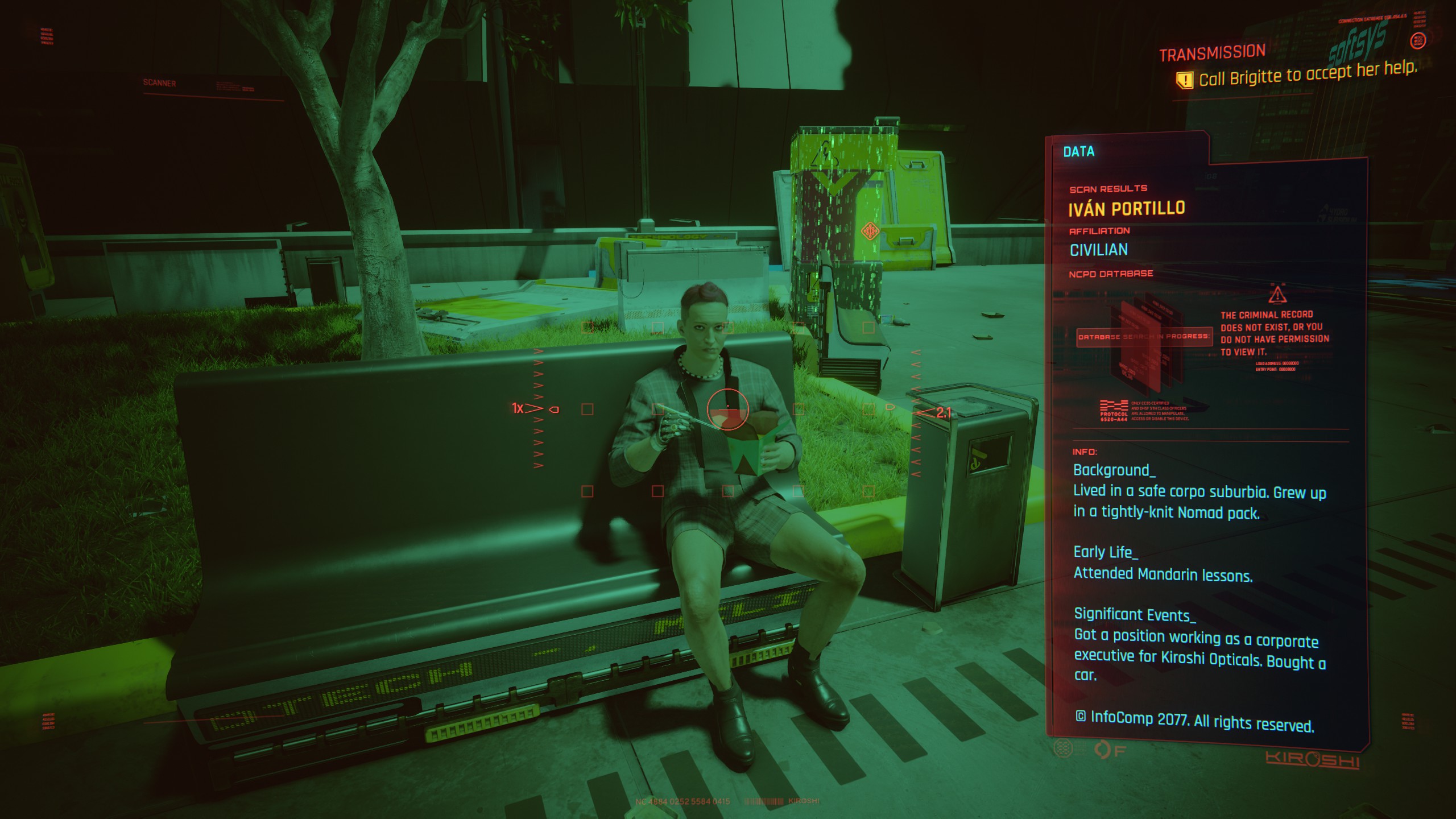Open the SCANNER panel at top left

[159, 84]
